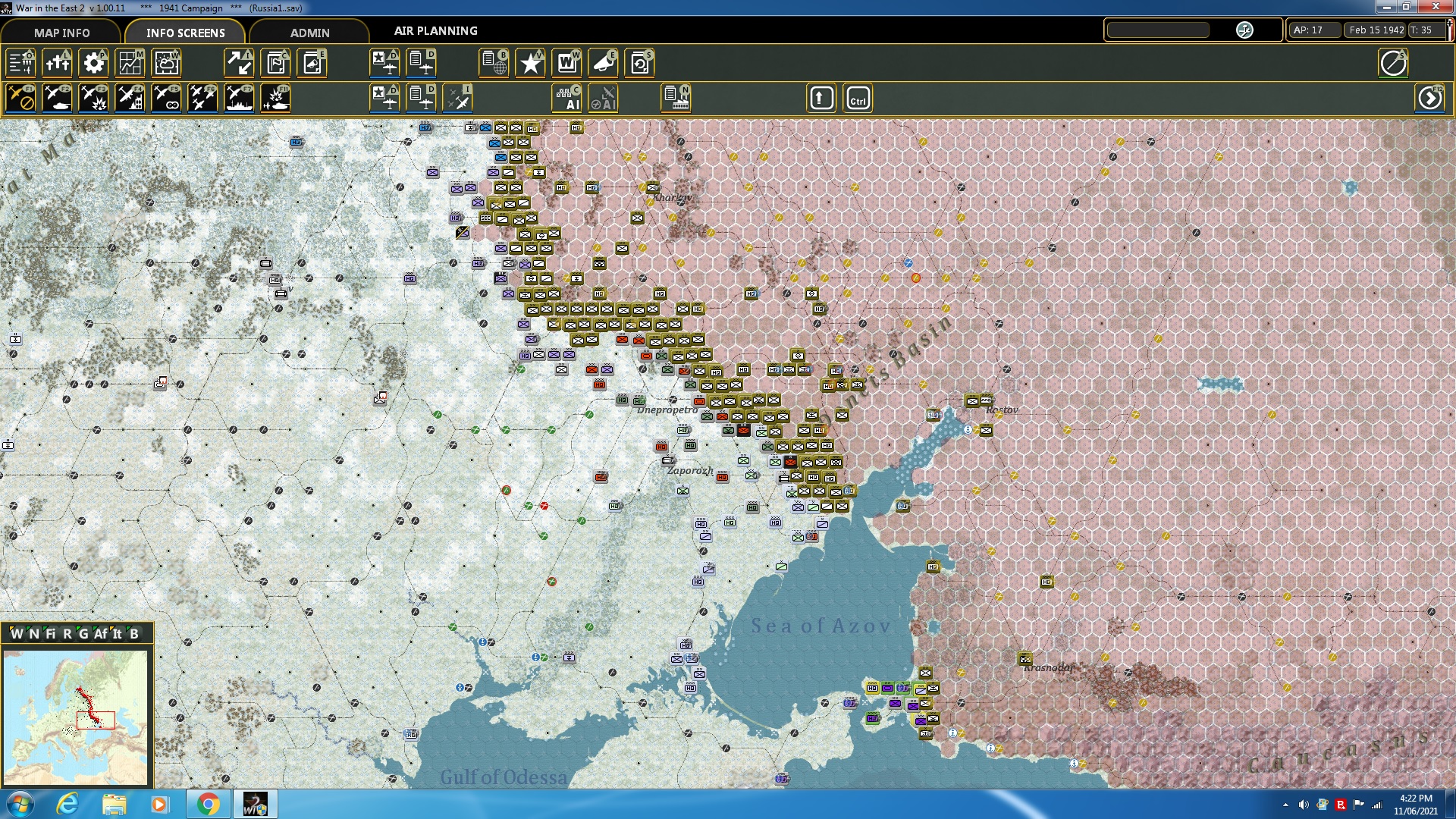Image resolution: width=1456 pixels, height=819 pixels.
Task: Activate the Shift modifier button
Action: point(821,97)
